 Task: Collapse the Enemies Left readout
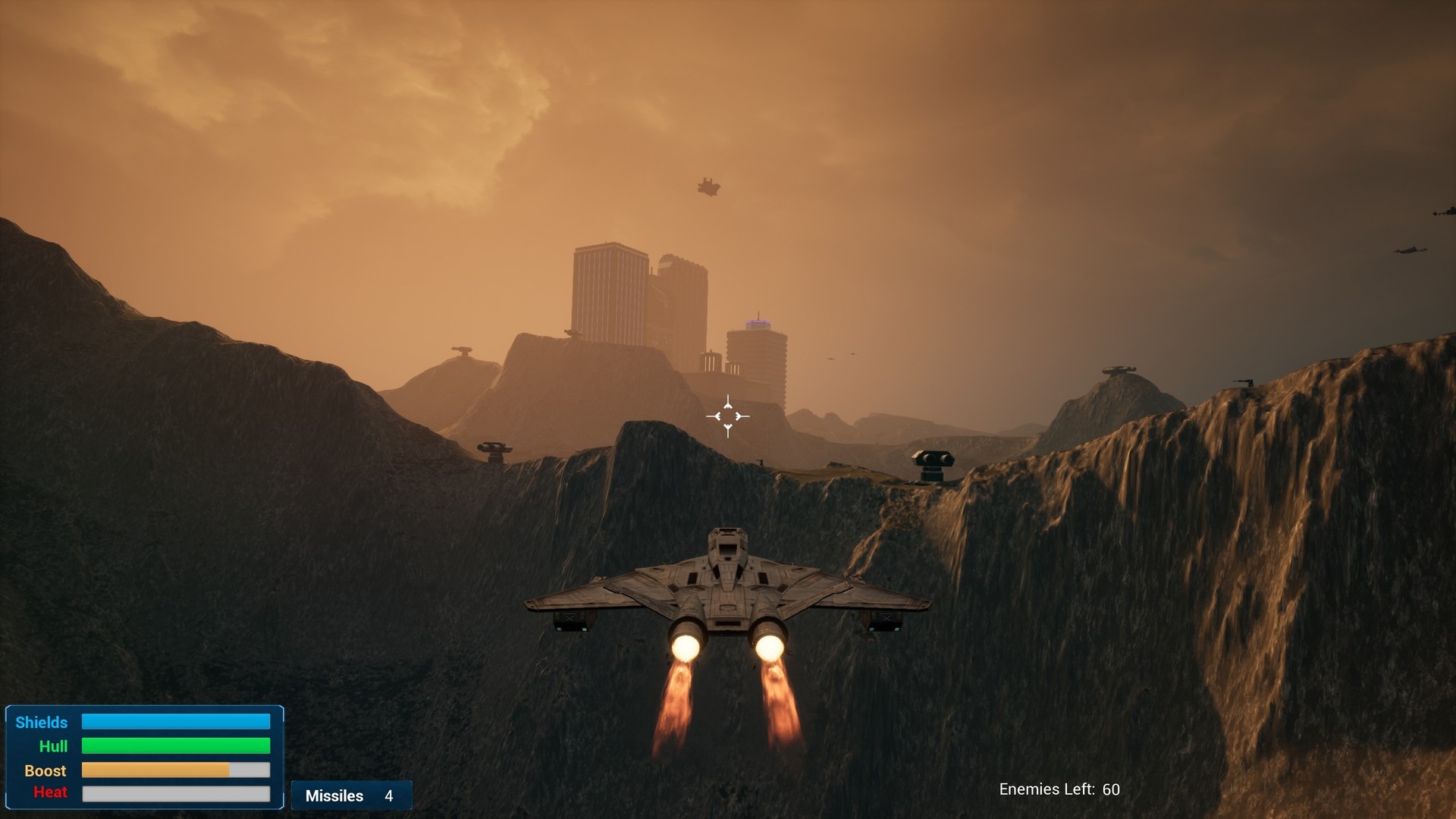(1060, 789)
